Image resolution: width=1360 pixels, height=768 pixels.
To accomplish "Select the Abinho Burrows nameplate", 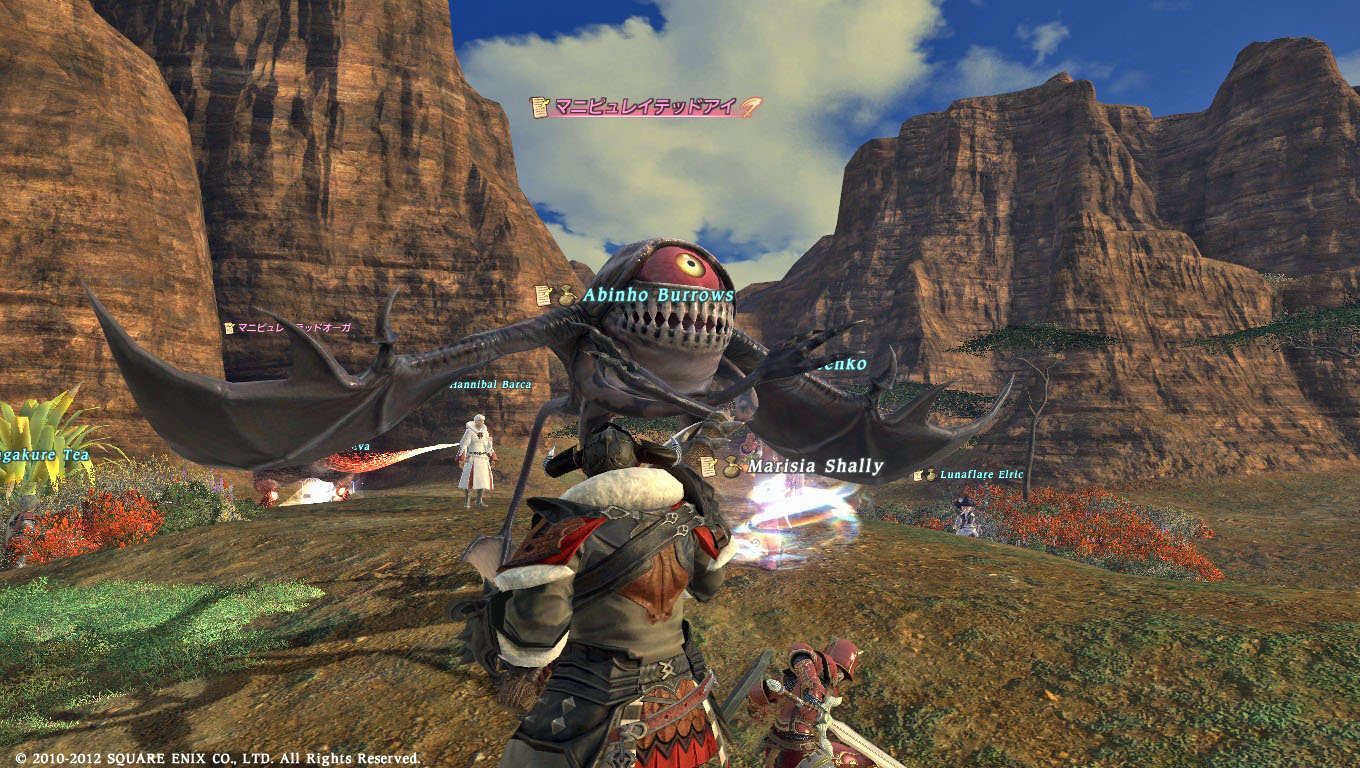I will (657, 295).
